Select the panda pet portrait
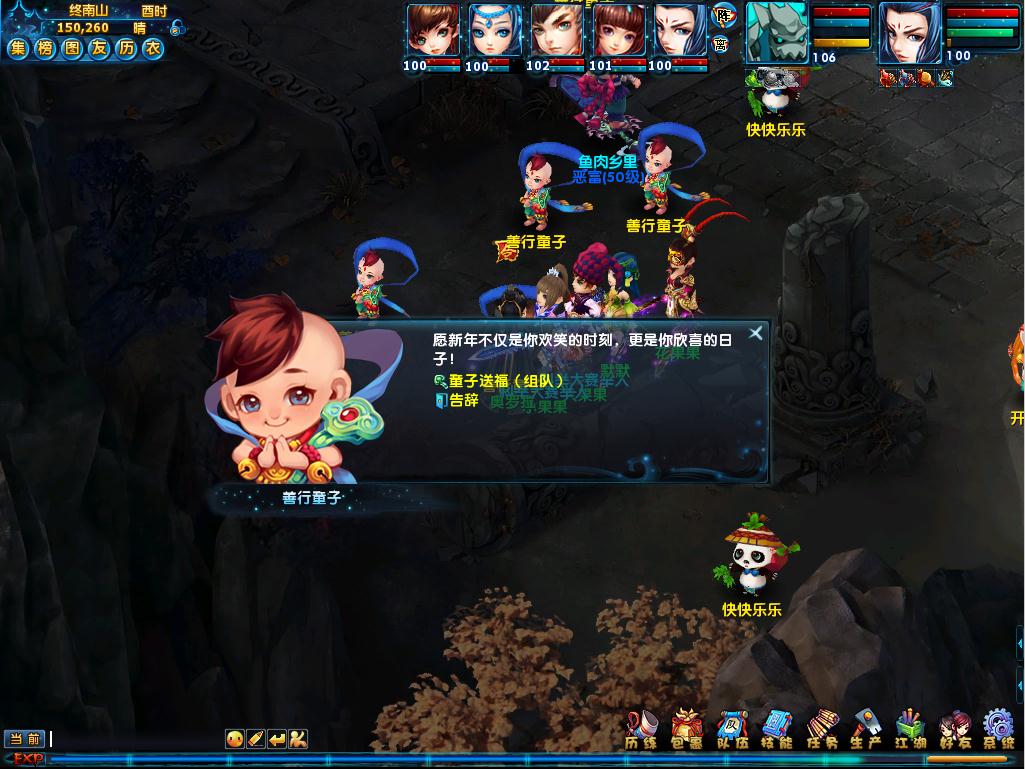 click(775, 32)
